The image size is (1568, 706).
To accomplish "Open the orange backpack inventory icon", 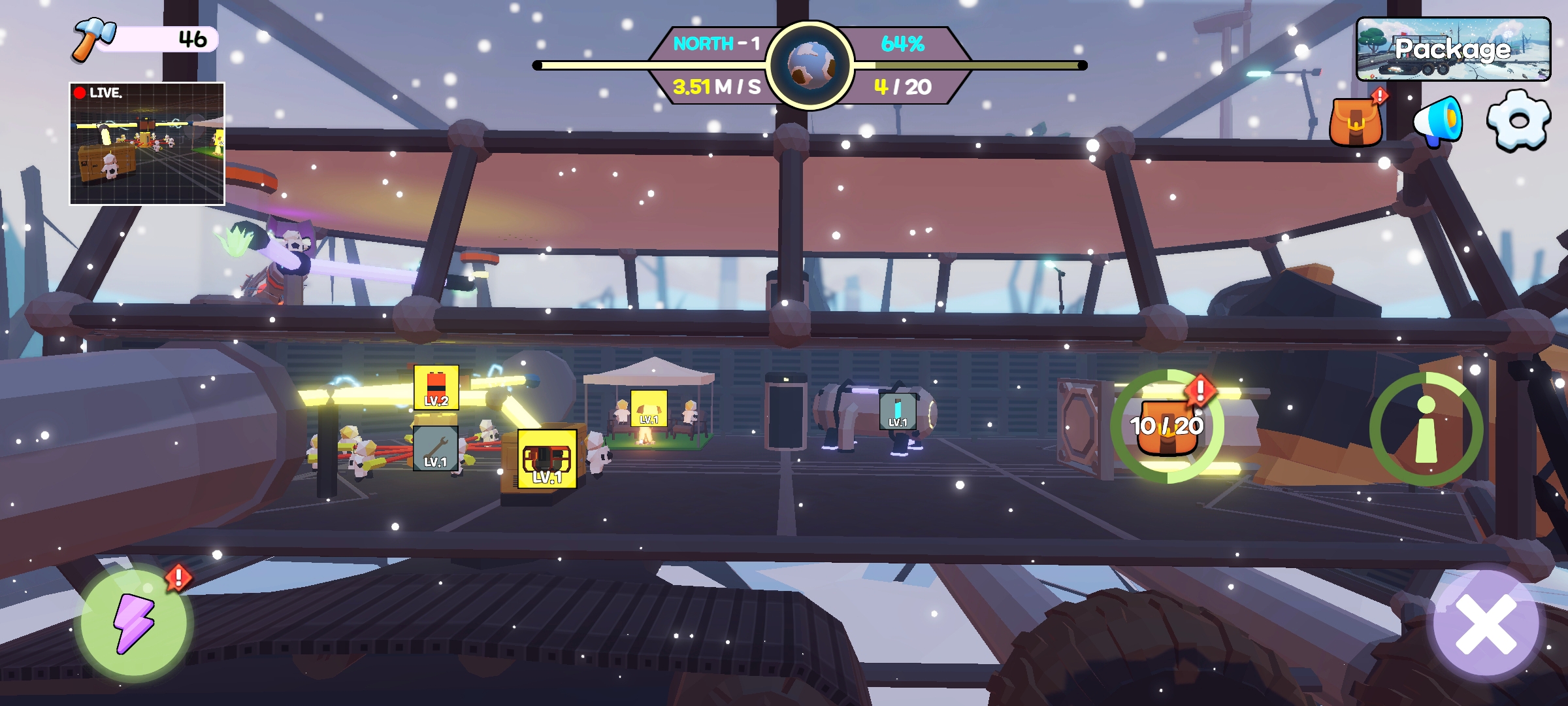I will coord(1356,122).
